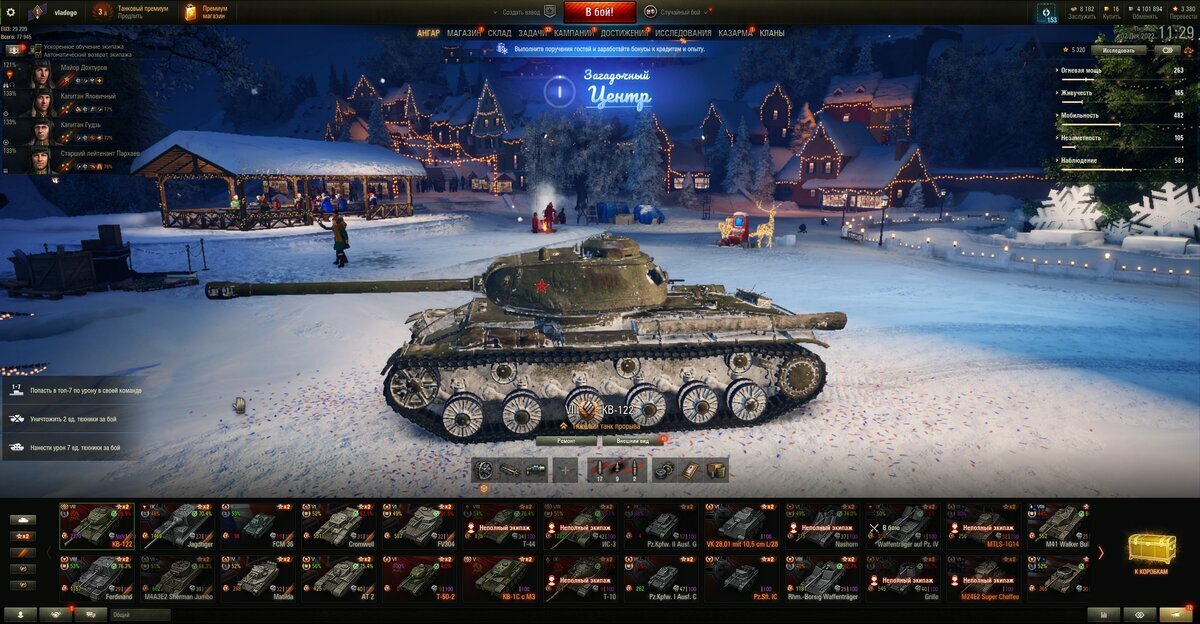
Task: Click the Ремонт button under the tank
Action: pos(566,440)
